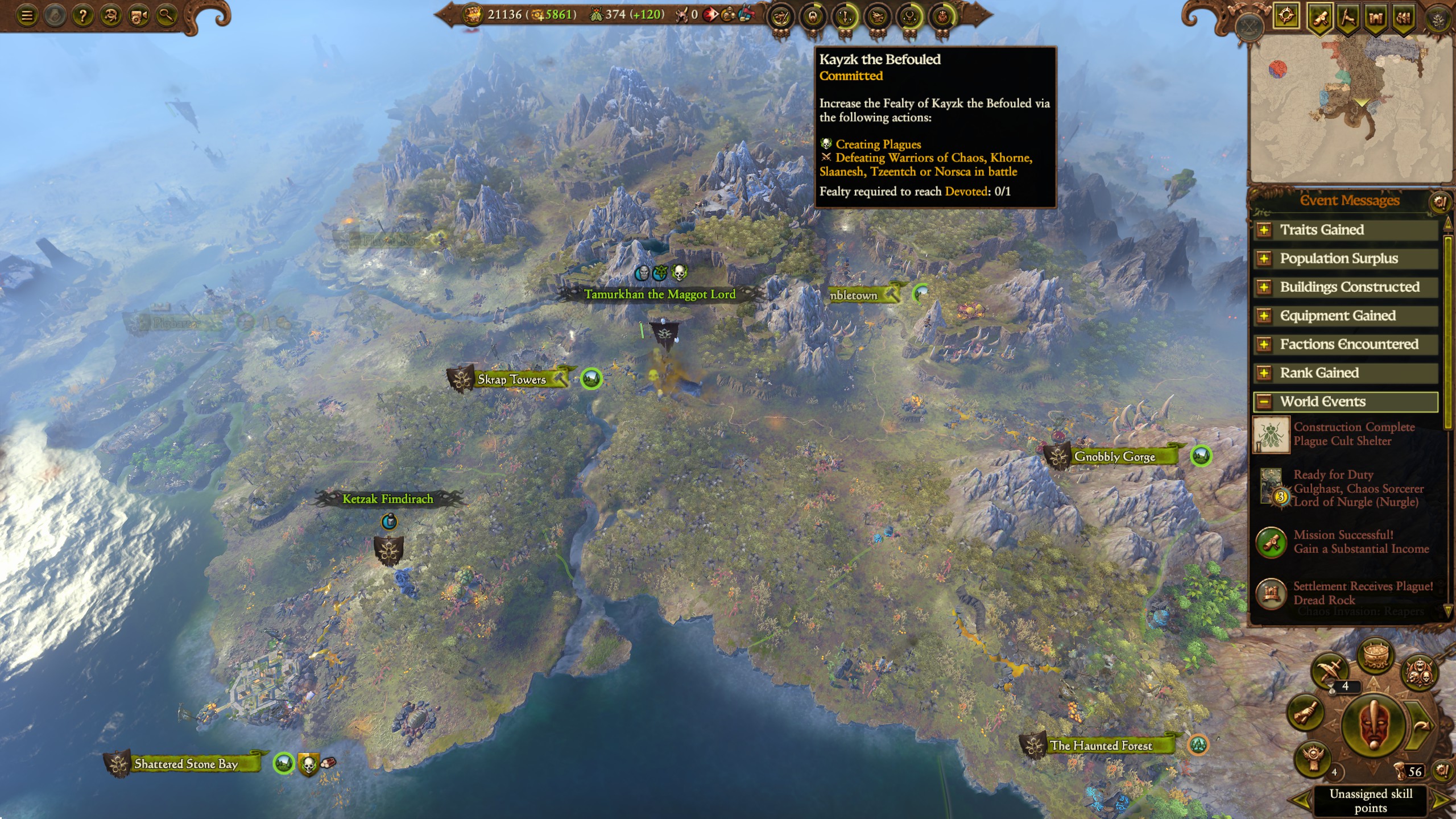This screenshot has height=819, width=1456.
Task: Open the help panel with the question mark
Action: [x=83, y=15]
